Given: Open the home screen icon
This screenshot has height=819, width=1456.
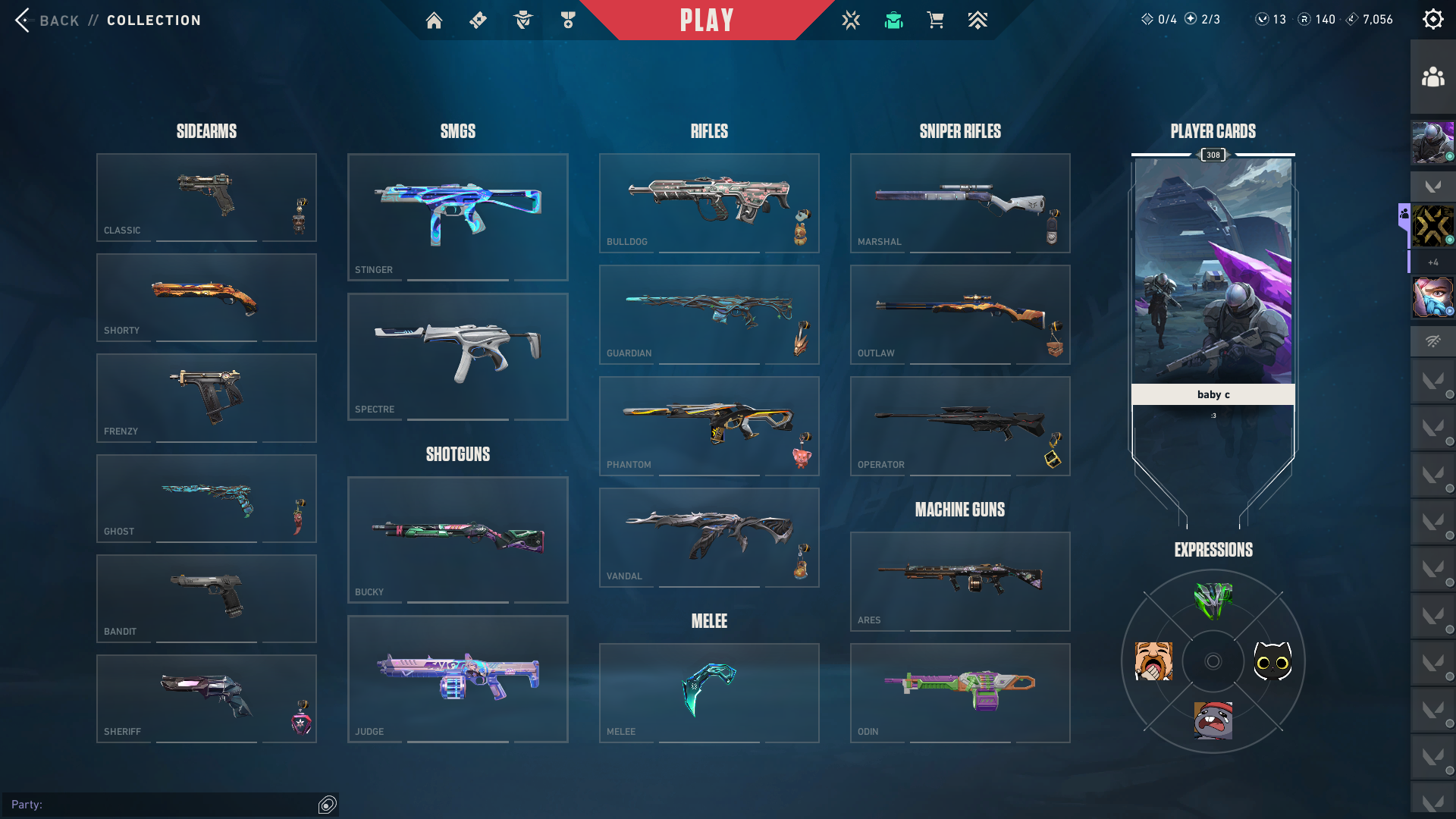Looking at the screenshot, I should 434,20.
